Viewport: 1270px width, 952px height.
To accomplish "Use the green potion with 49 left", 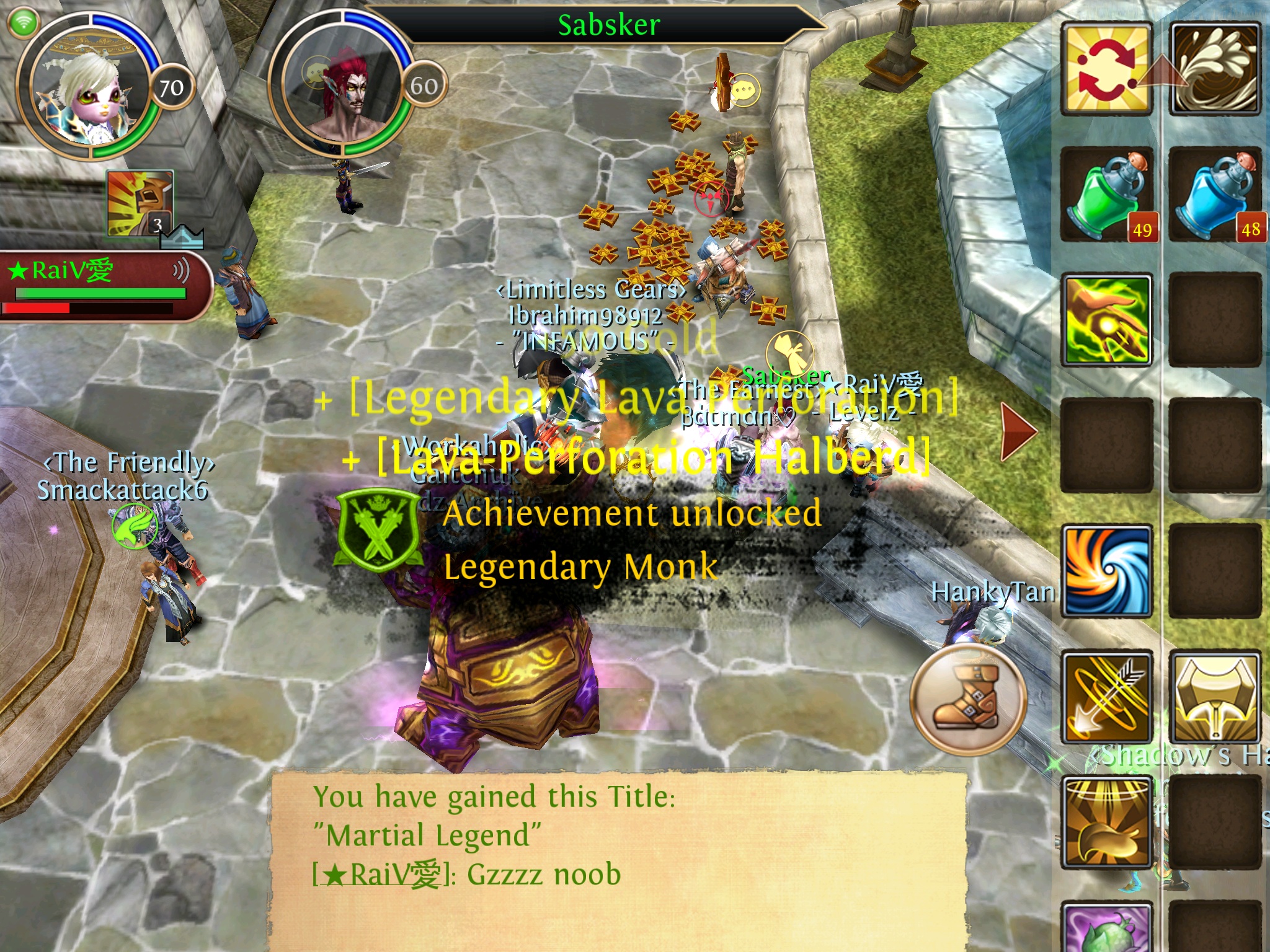I will click(1107, 195).
